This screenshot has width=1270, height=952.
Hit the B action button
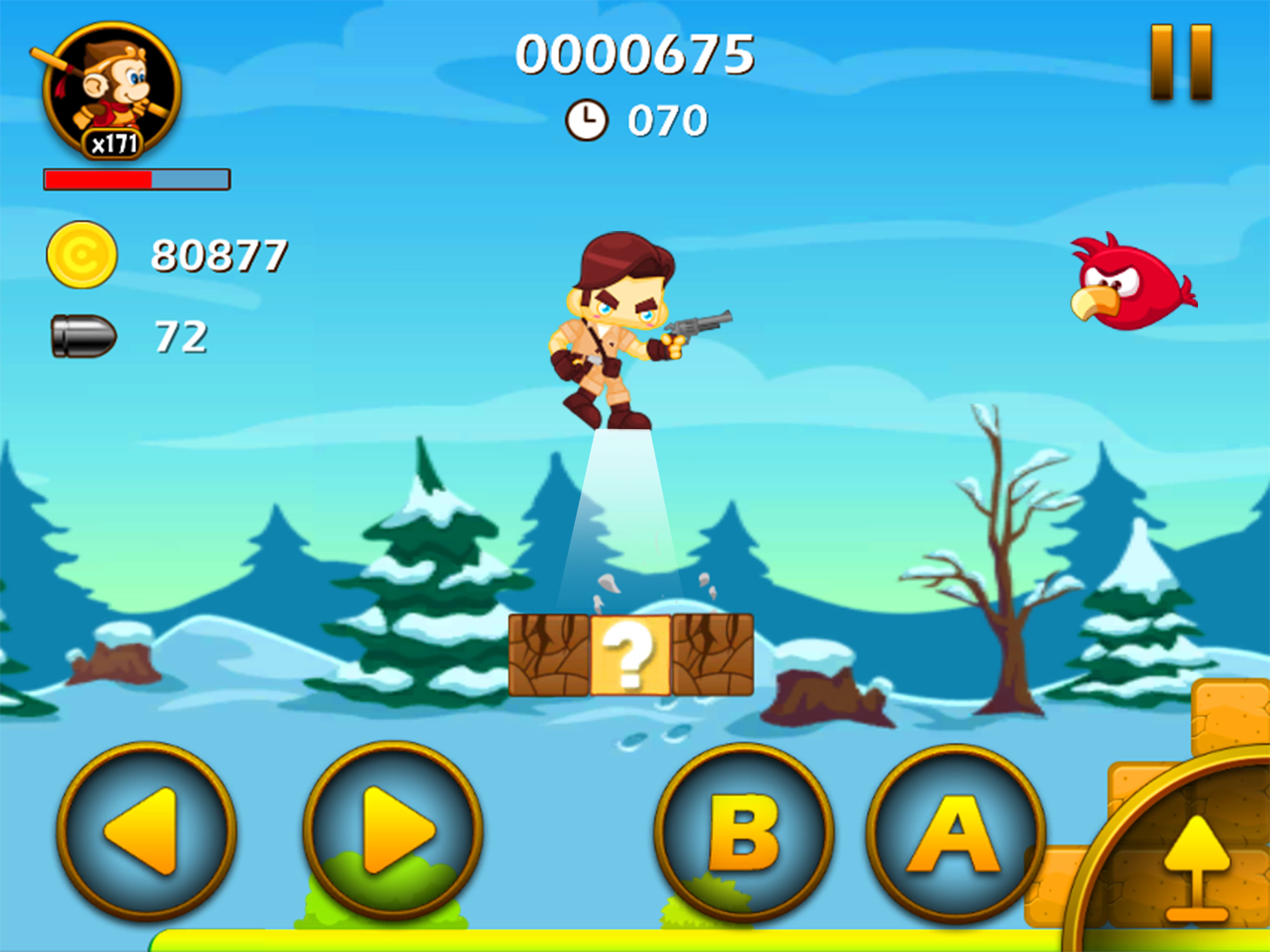tap(743, 833)
